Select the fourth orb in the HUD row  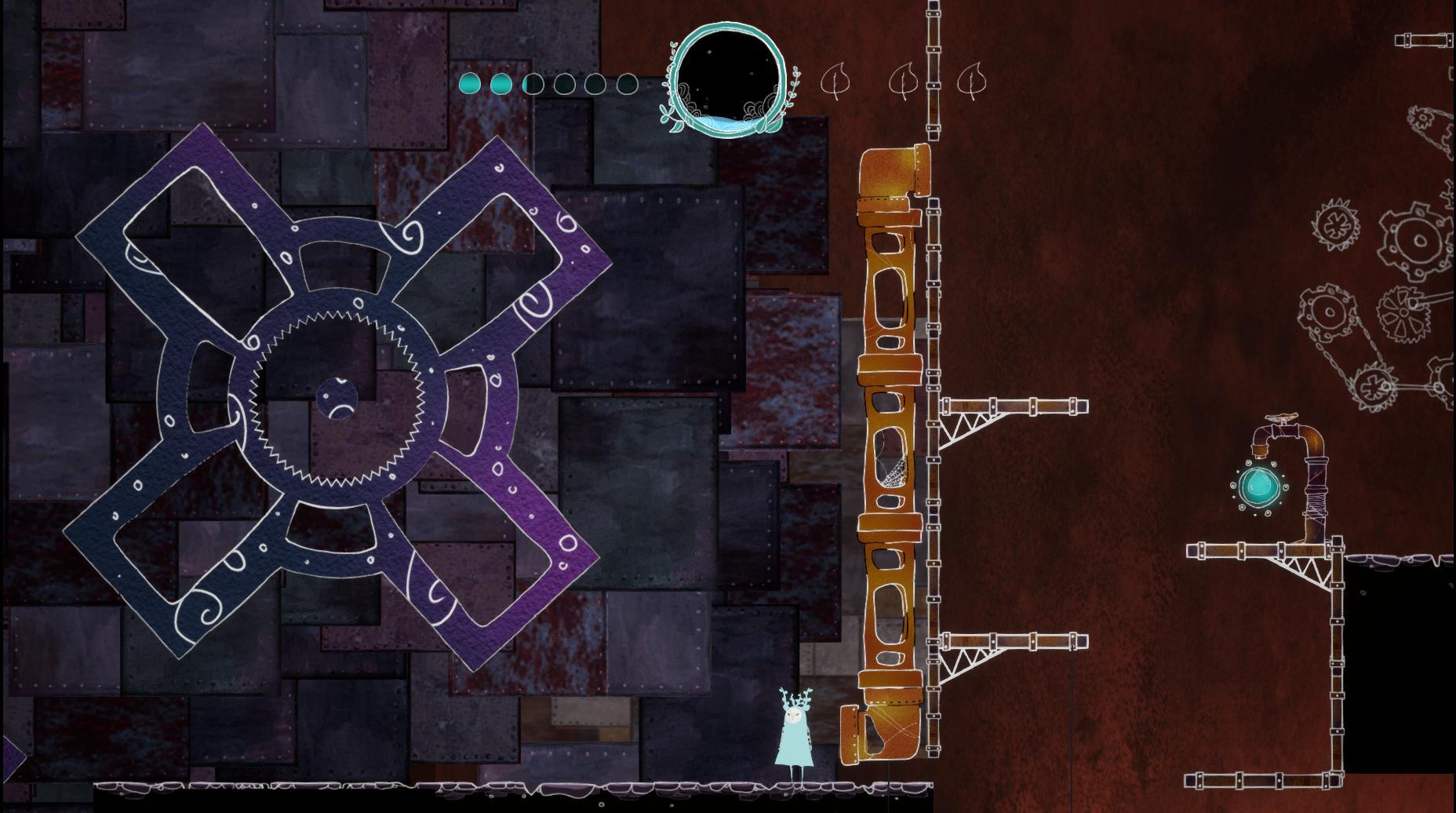(x=566, y=83)
